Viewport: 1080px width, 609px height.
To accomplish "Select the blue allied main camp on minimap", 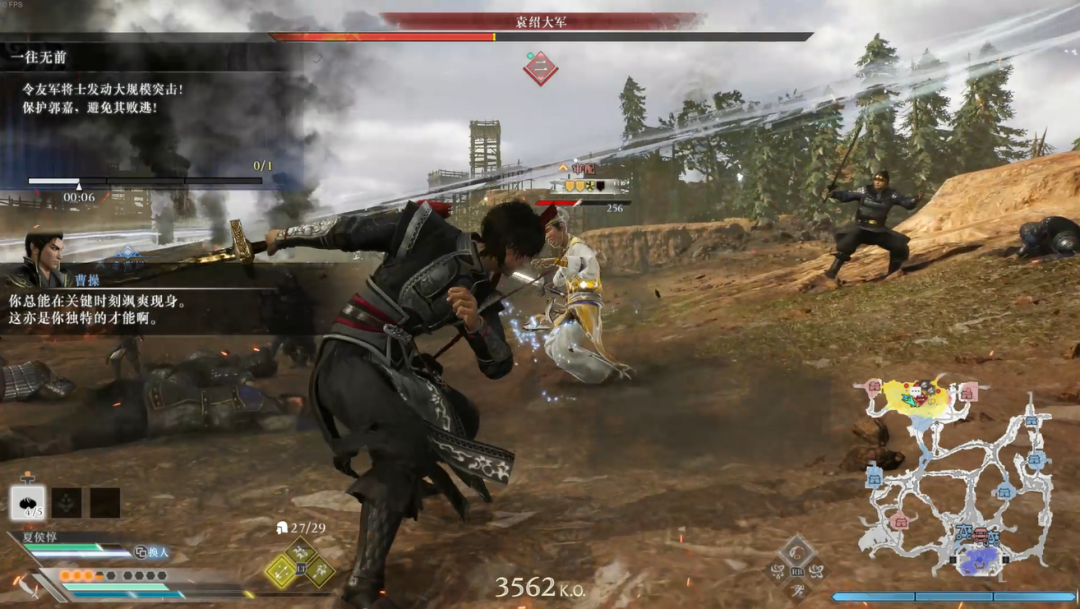I will click(x=979, y=559).
